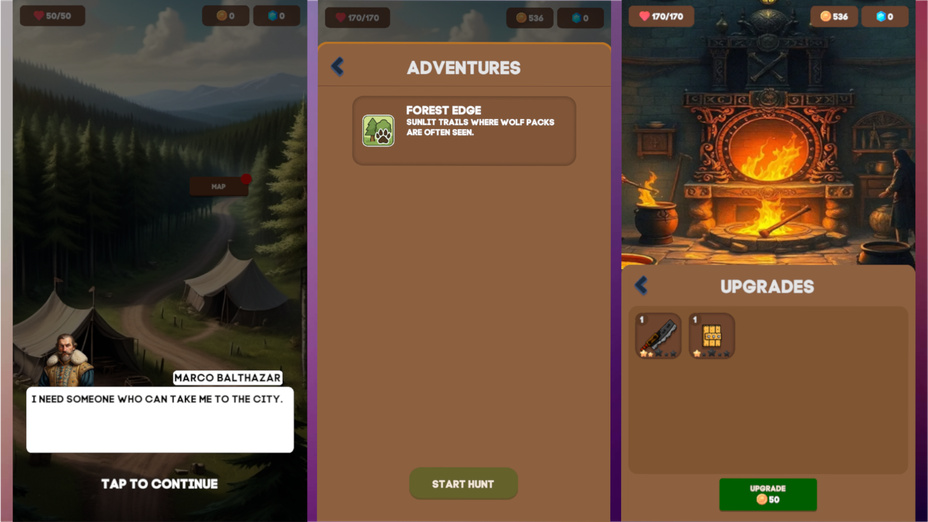Select the Forest Edge adventure

pos(464,131)
